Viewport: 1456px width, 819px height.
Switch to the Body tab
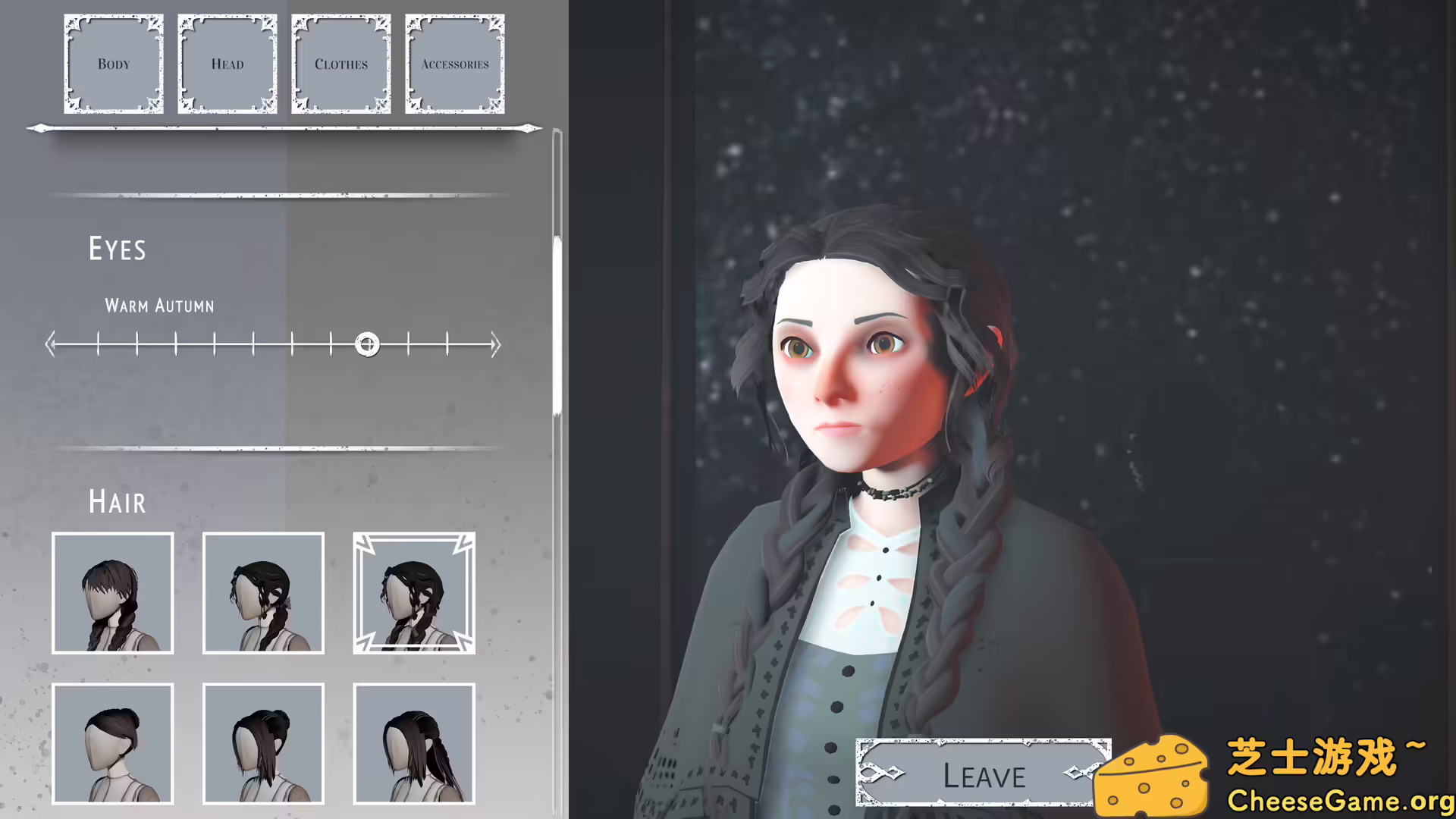coord(113,64)
